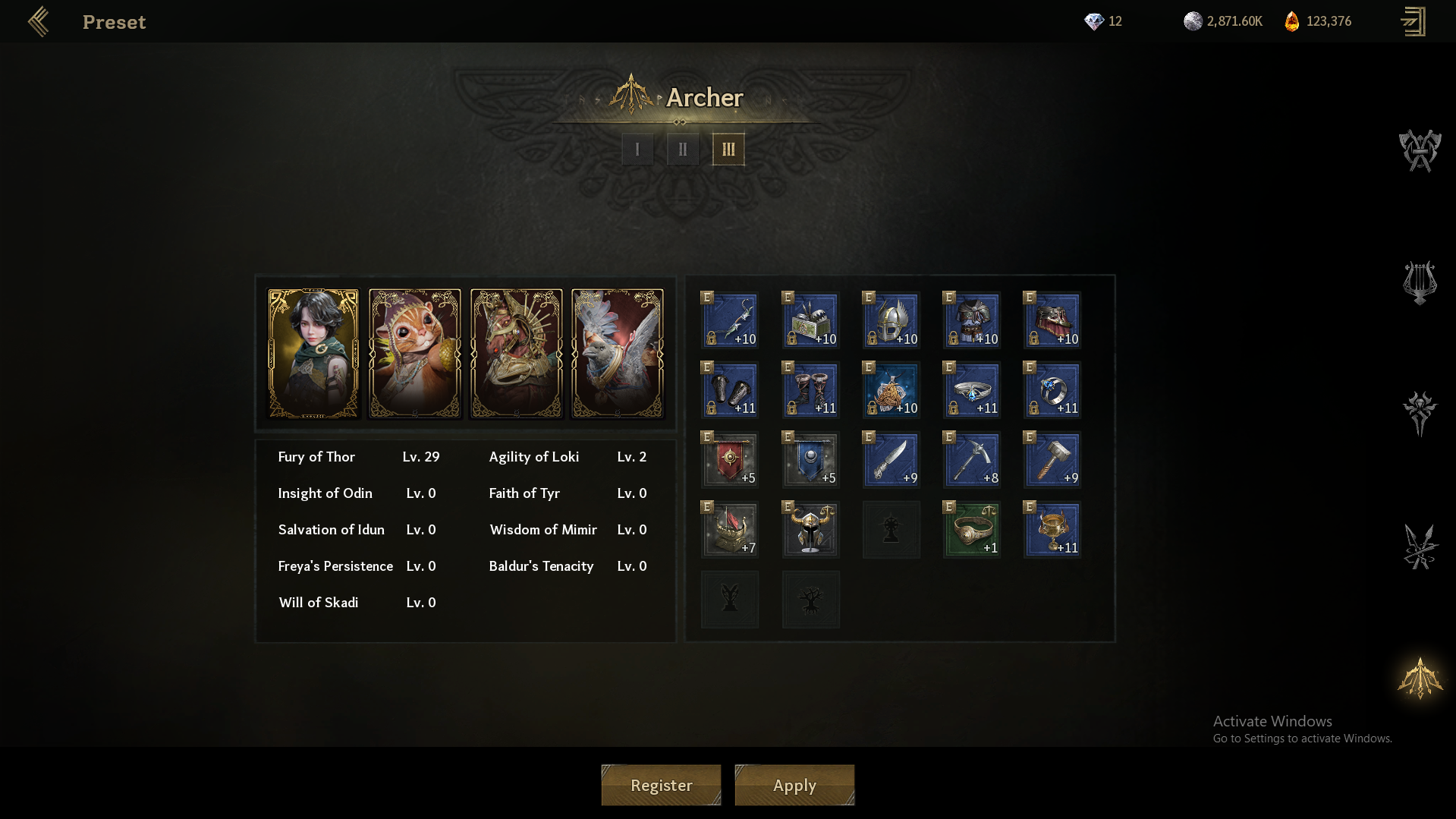Select the Archer class icon on sidebar
Screen dimensions: 1456x819
pyautogui.click(x=1420, y=678)
